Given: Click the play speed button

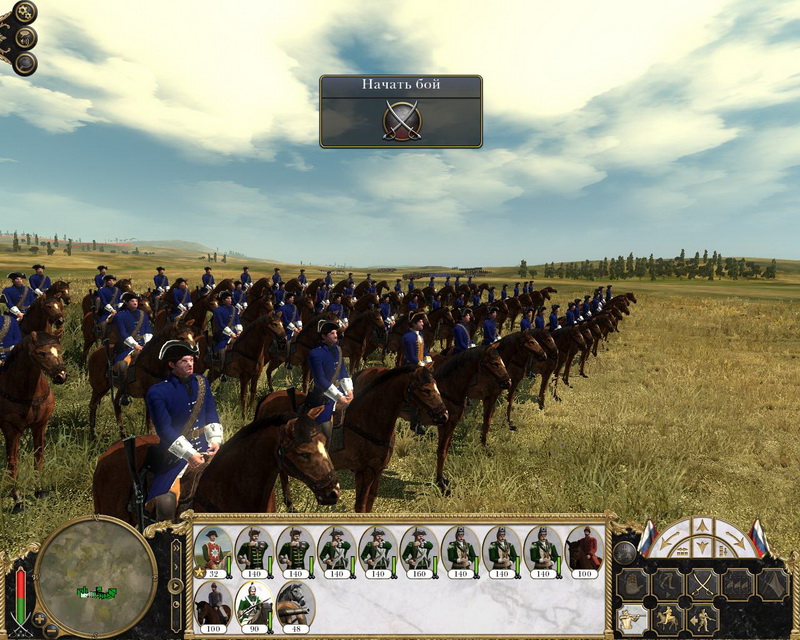Looking at the screenshot, I should pyautogui.click(x=175, y=585).
